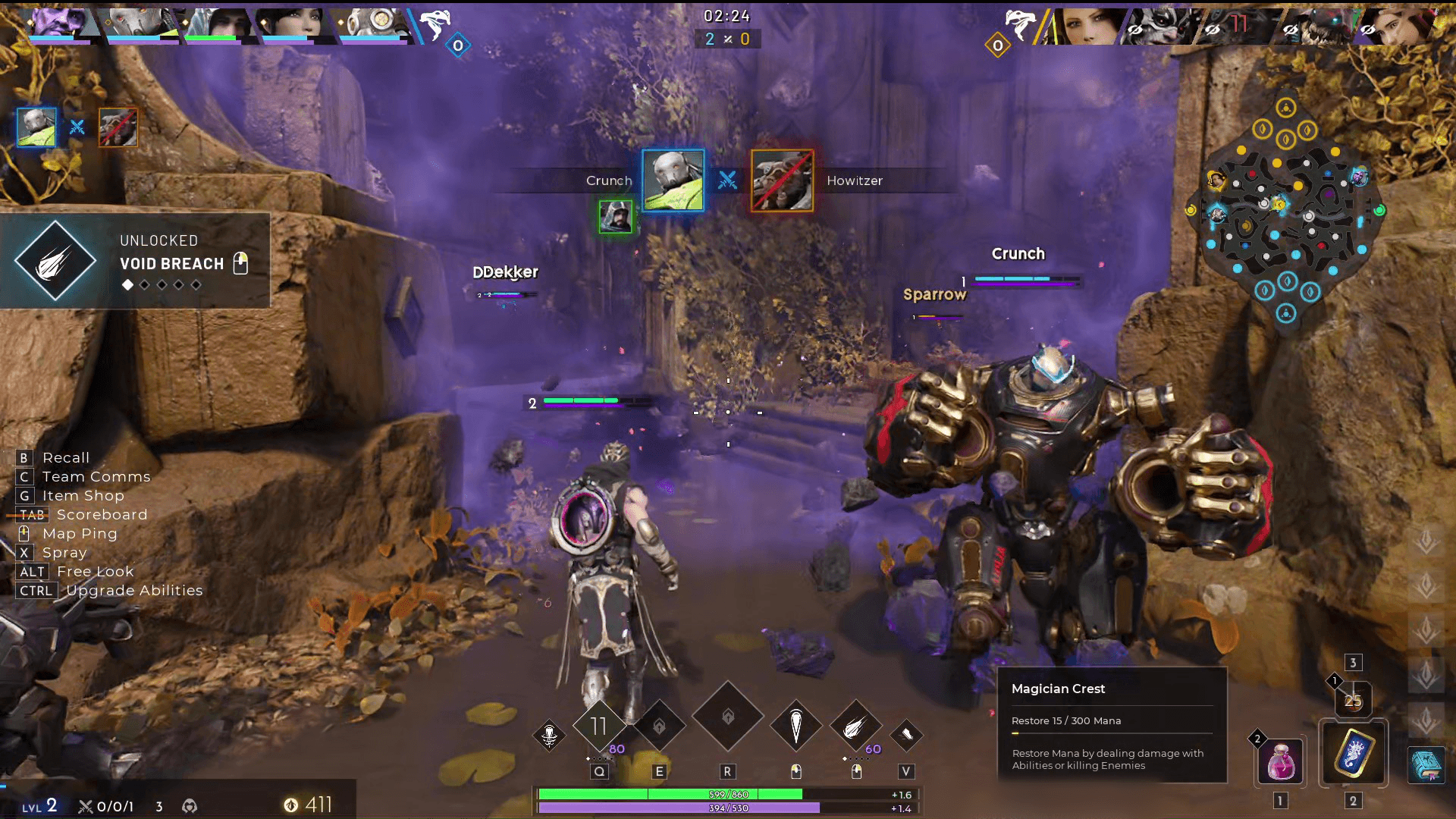
Task: Activate the Void Breach comet ability icon
Action: [x=855, y=727]
